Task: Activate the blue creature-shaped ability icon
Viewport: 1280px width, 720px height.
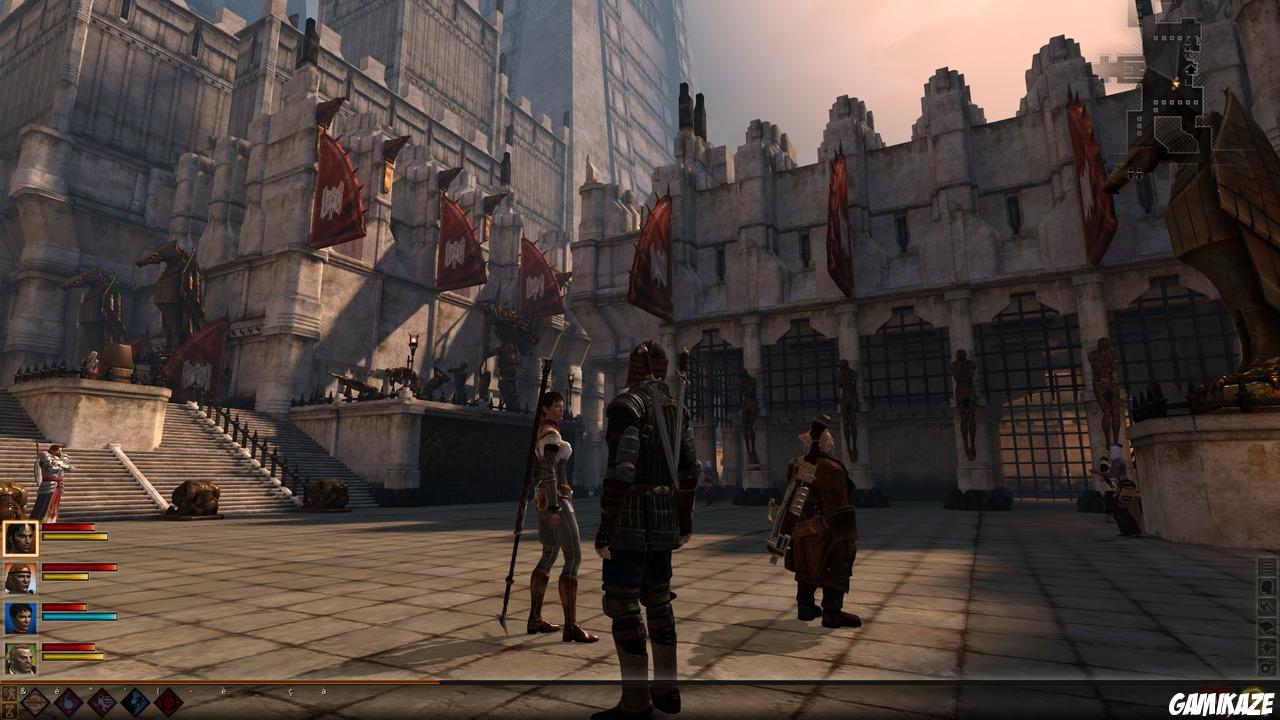Action: coord(135,701)
